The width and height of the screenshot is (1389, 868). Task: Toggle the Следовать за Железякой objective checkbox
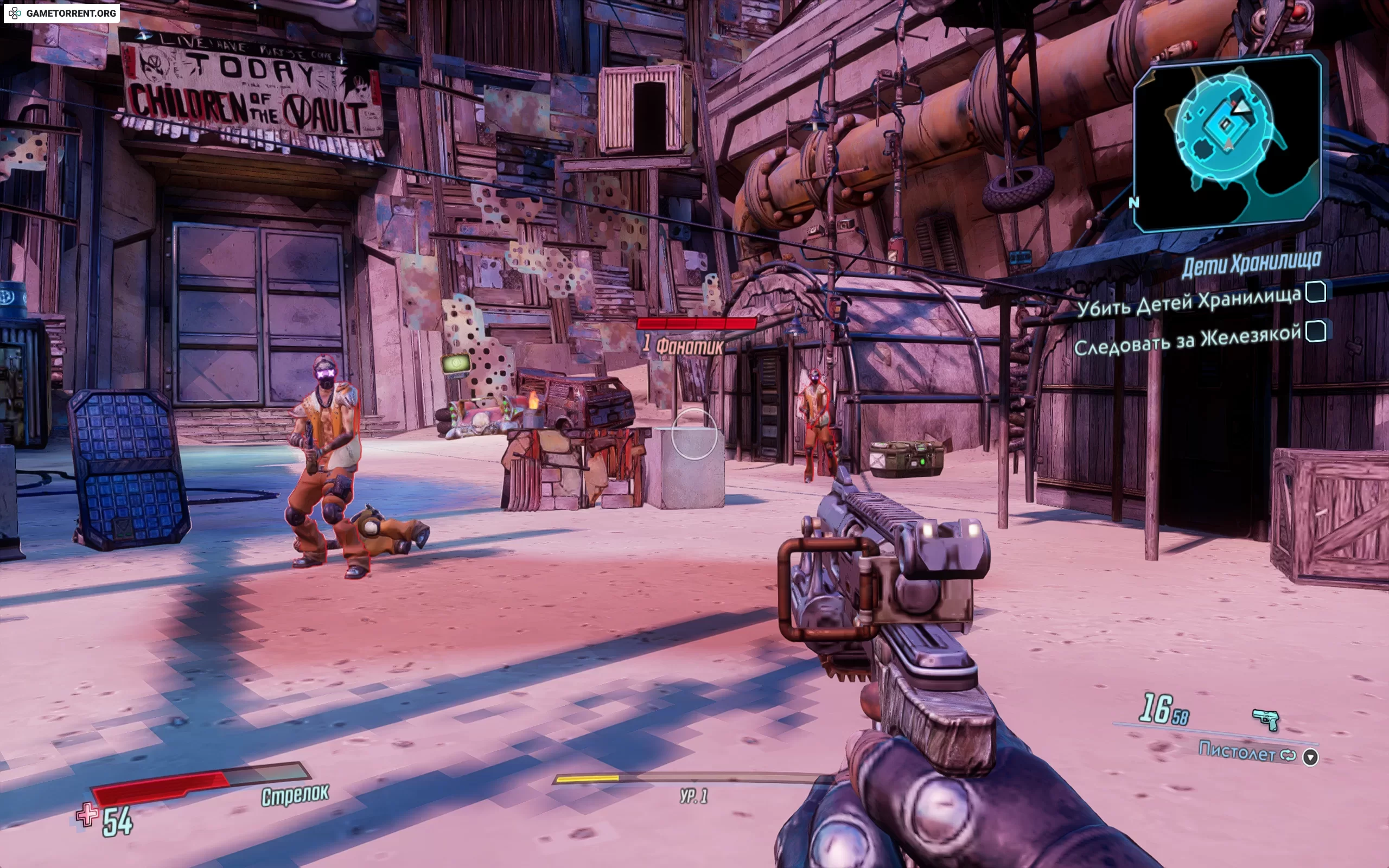[1316, 331]
